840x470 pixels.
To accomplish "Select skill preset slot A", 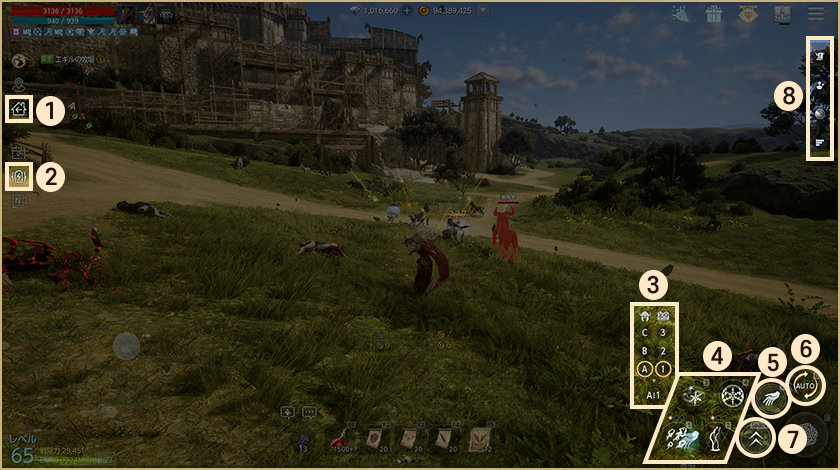I will coord(644,369).
